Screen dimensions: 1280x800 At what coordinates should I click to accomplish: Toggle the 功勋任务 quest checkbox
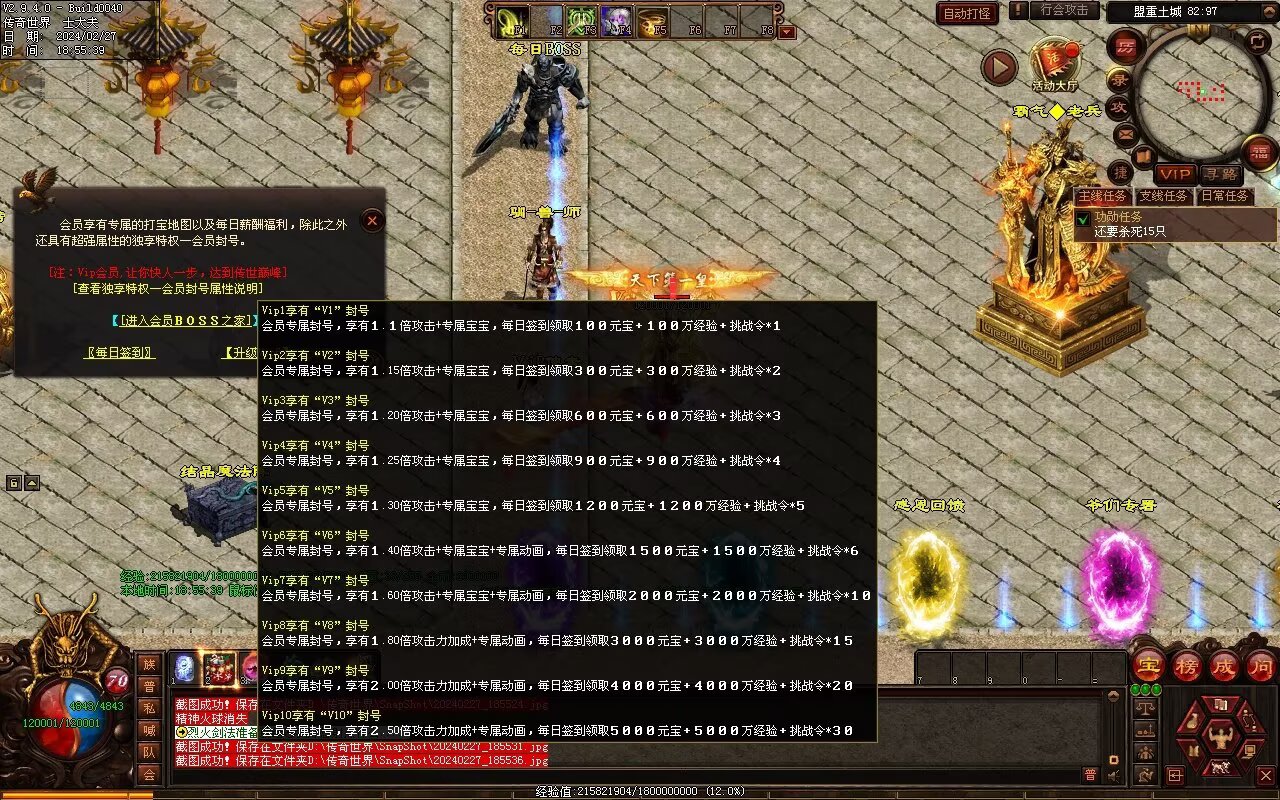[x=1083, y=218]
